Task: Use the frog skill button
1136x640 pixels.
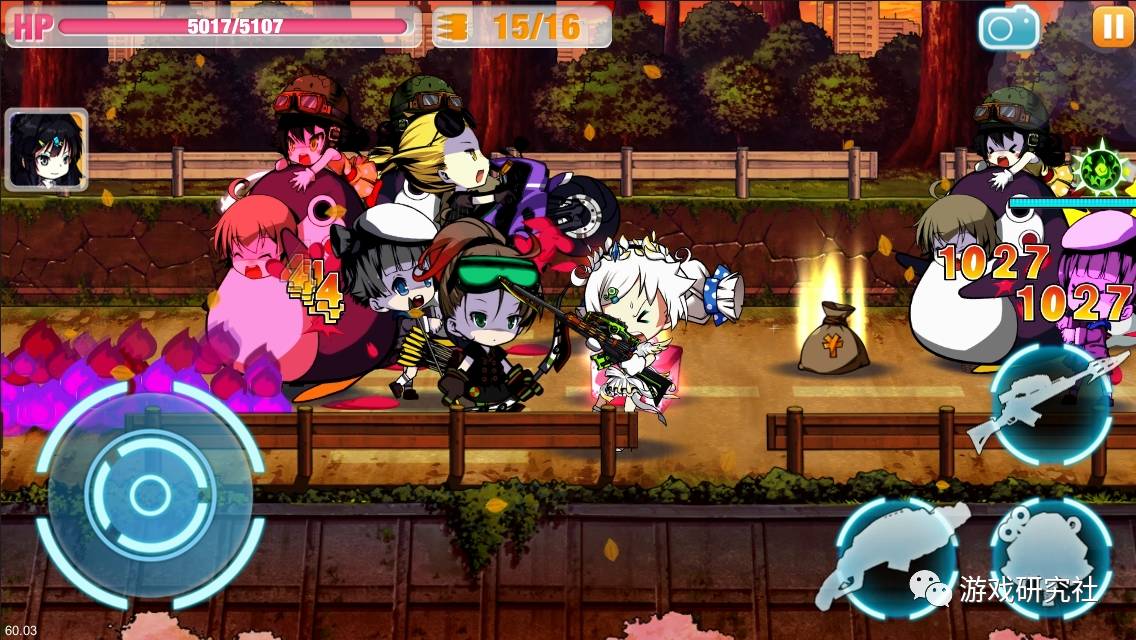Action: pos(1050,553)
